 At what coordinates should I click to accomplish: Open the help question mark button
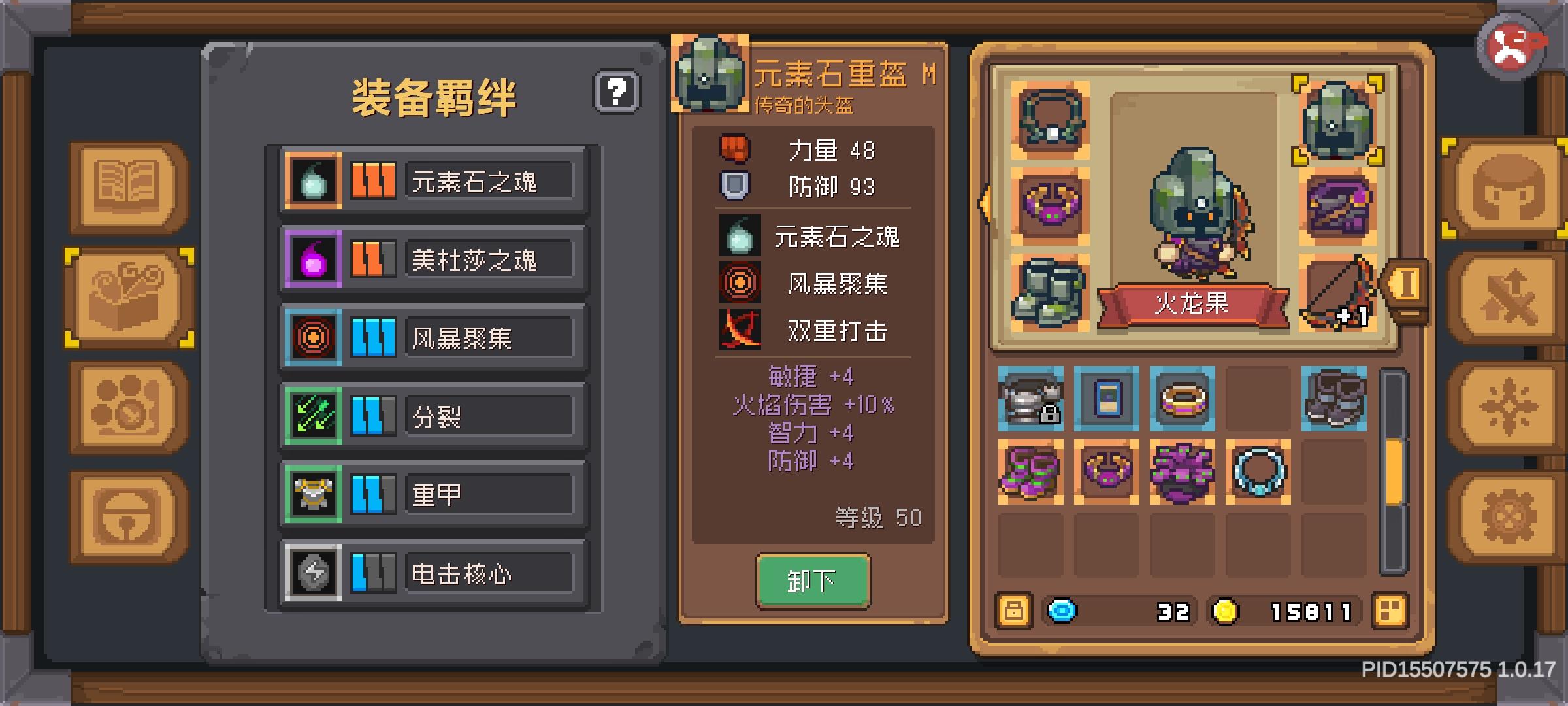(x=617, y=93)
